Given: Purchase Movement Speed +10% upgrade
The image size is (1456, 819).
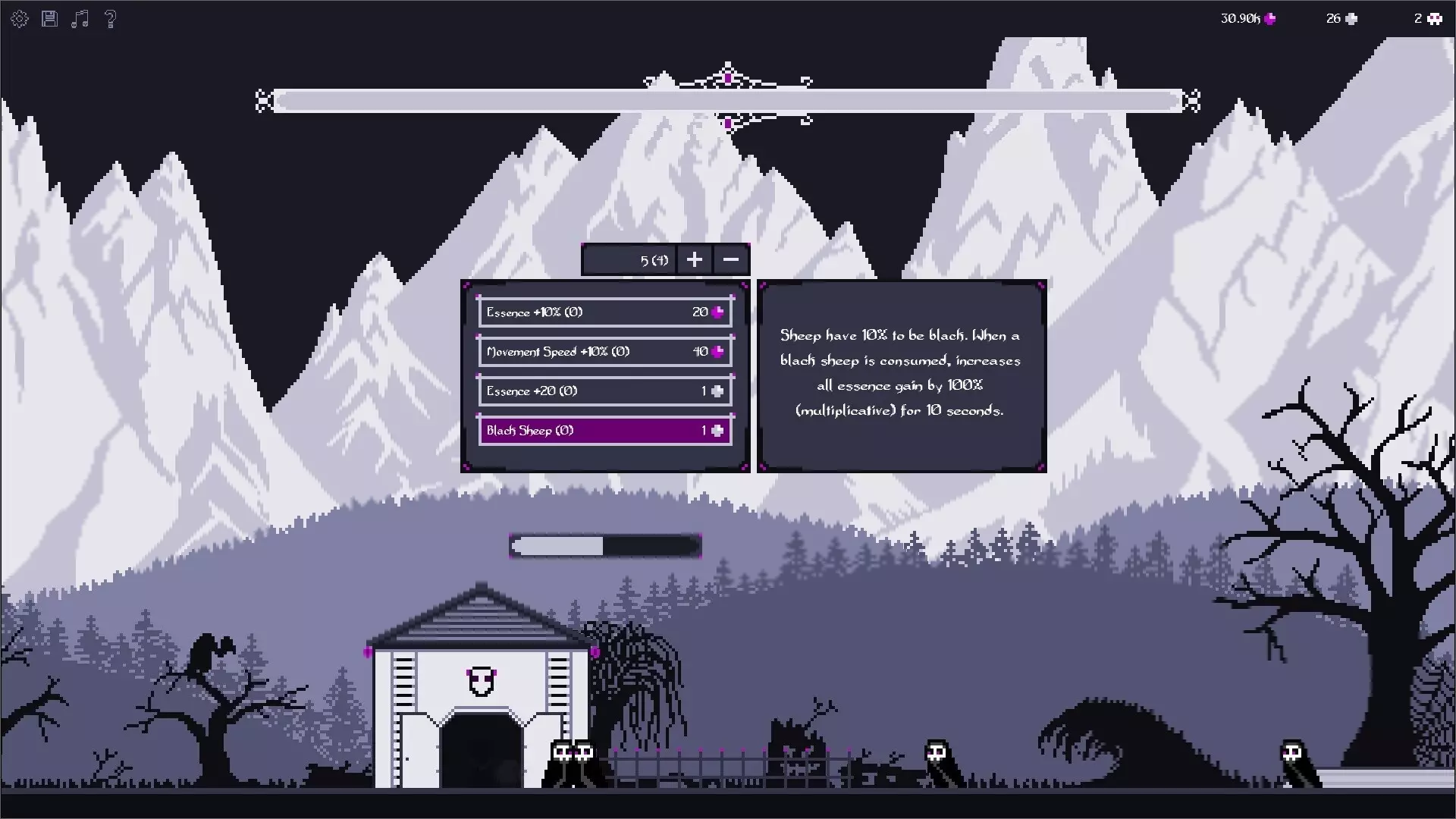Looking at the screenshot, I should 605,352.
